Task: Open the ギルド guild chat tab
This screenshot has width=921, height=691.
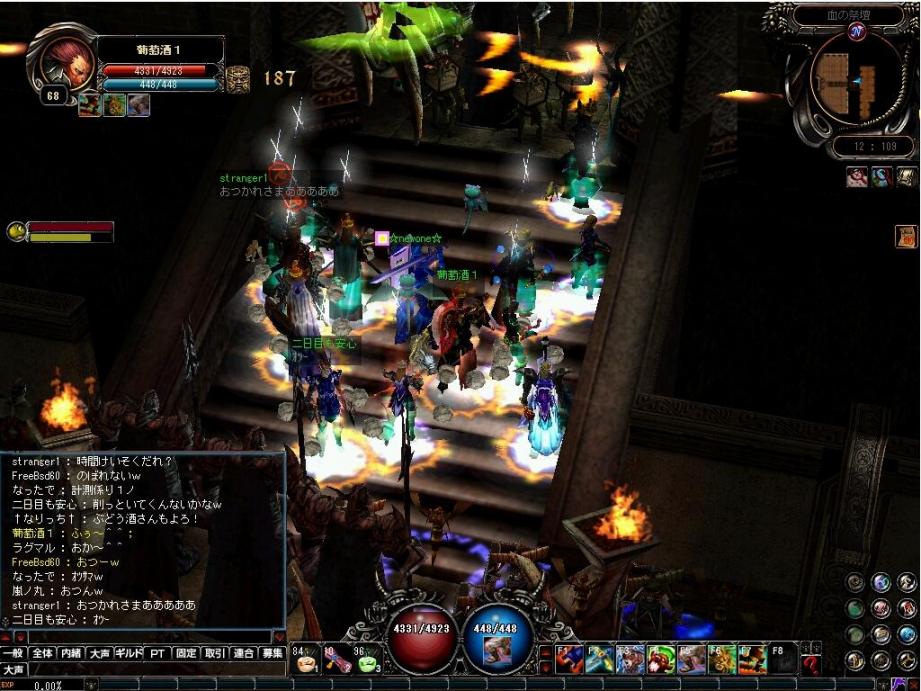Action: coord(128,653)
